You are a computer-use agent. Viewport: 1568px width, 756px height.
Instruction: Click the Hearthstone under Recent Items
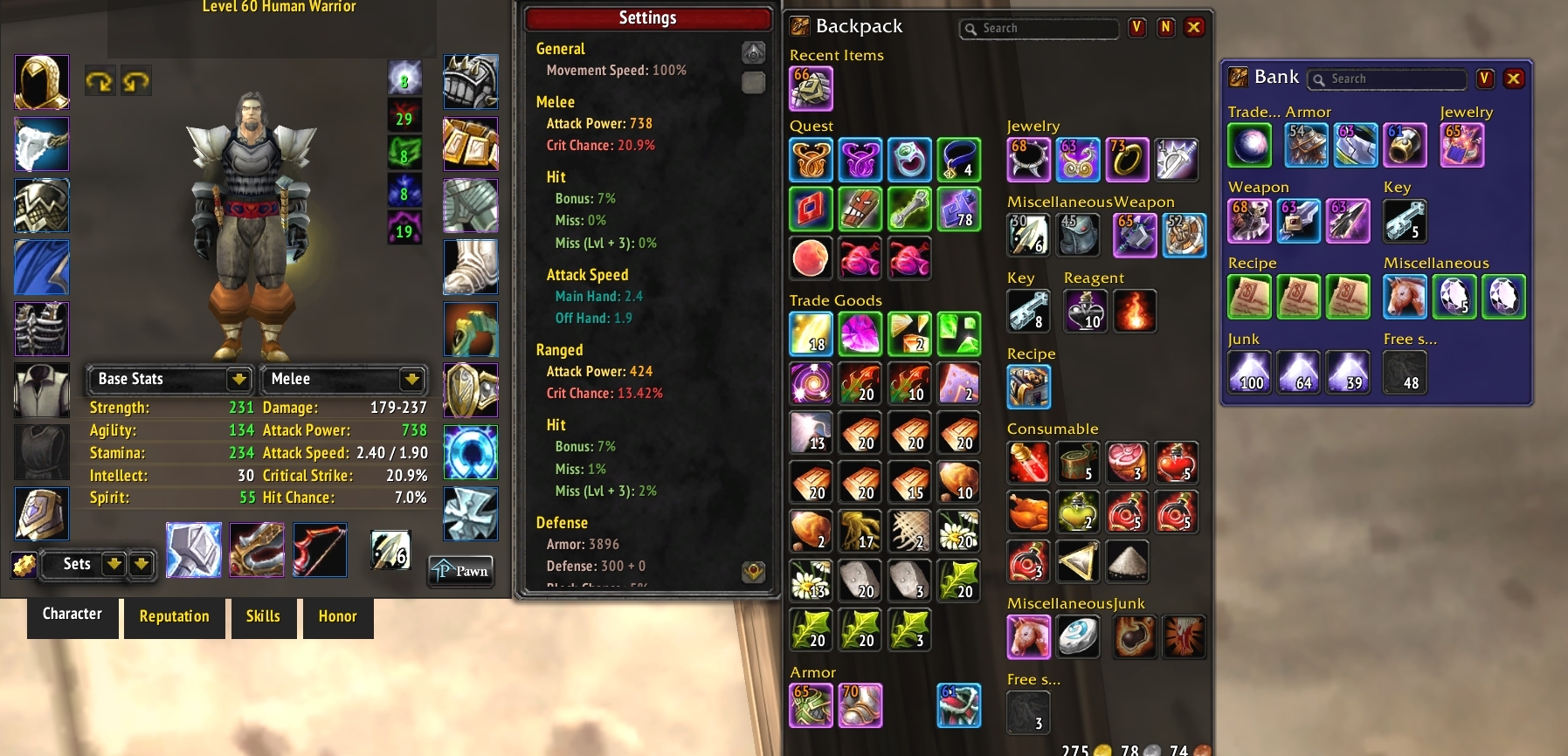click(812, 87)
